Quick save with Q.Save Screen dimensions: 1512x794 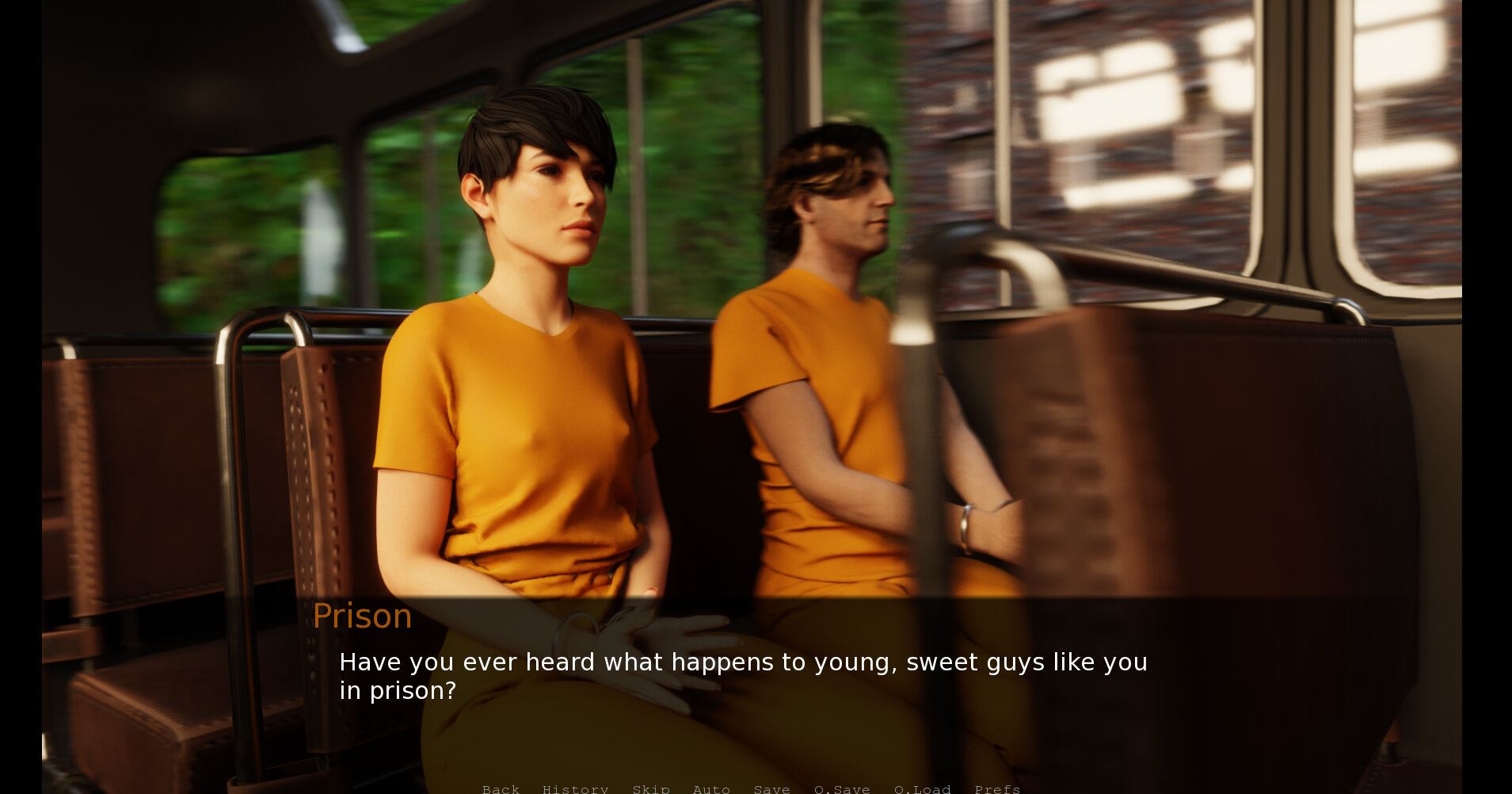point(842,788)
